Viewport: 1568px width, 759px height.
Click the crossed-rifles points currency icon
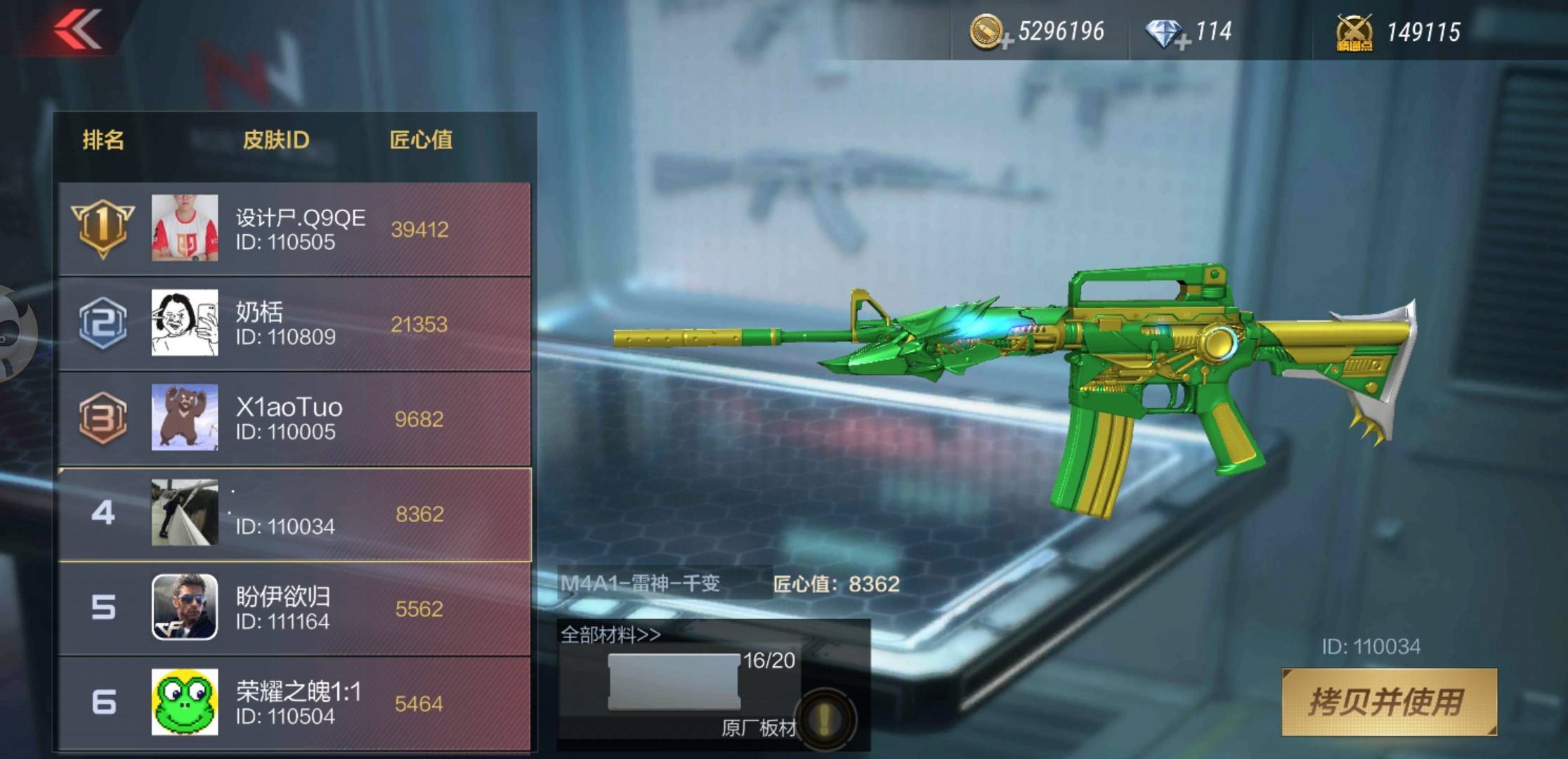coord(1354,32)
